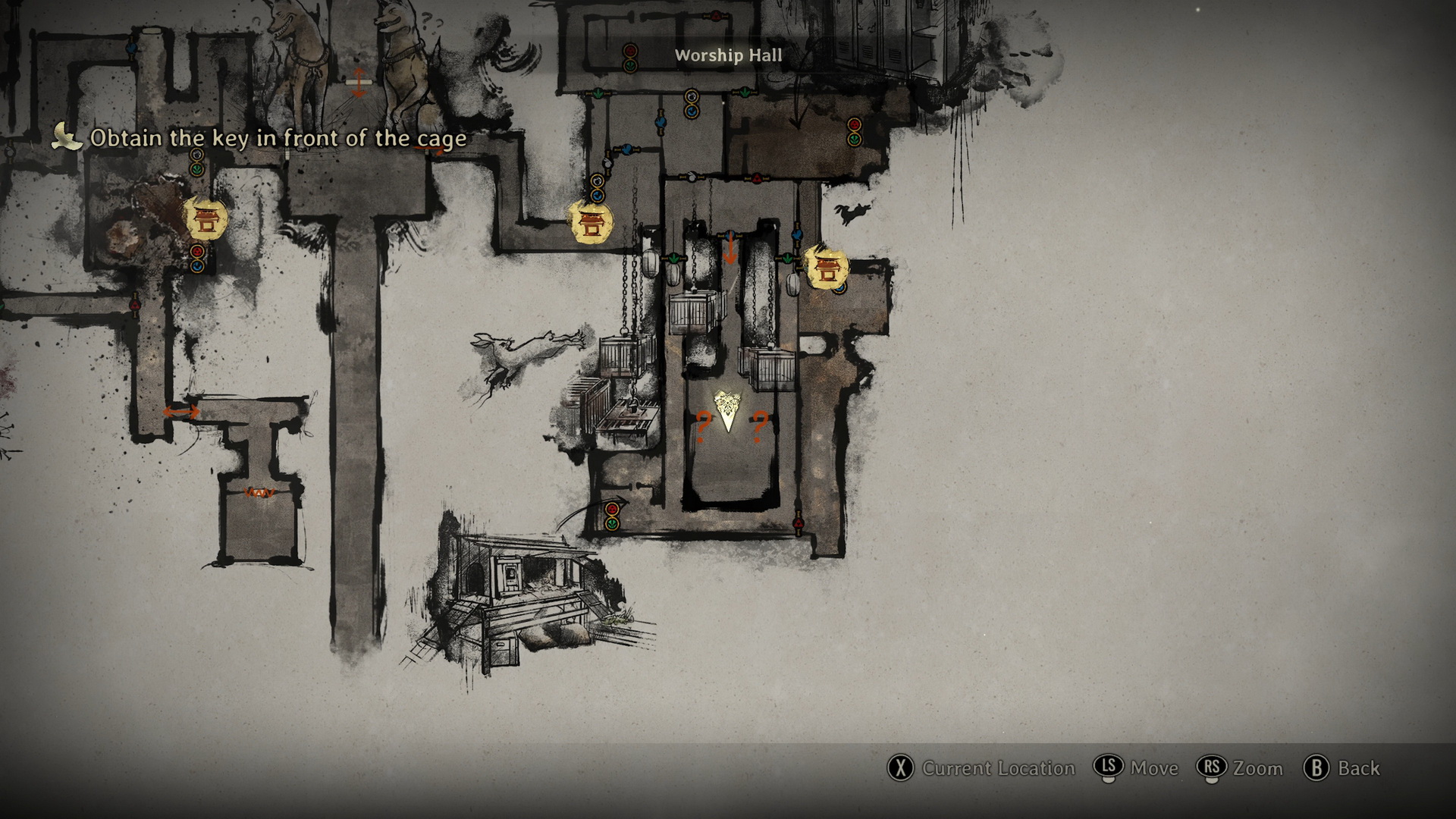The height and width of the screenshot is (819, 1456).
Task: Click the orange horizontal double-arrow map marker
Action: click(181, 412)
